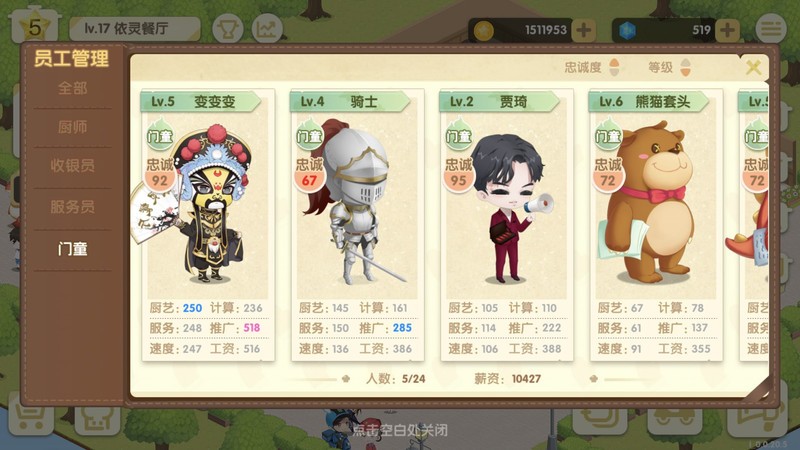Buy more blue gems with plus button
This screenshot has width=800, height=450.
728,30
